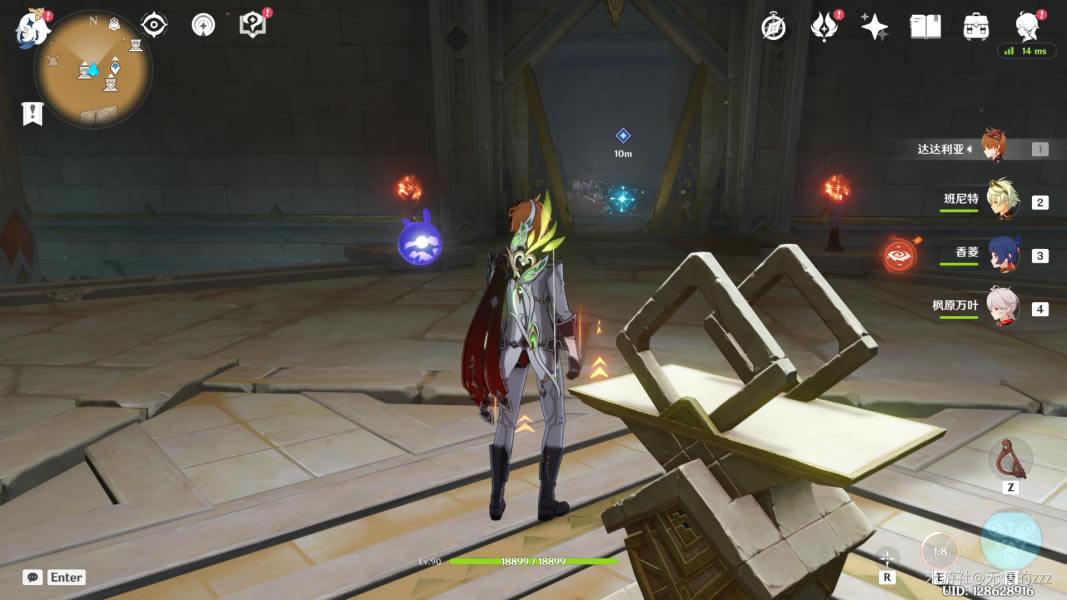Open the winged events icon
This screenshot has height=600, width=1067.
(825, 27)
